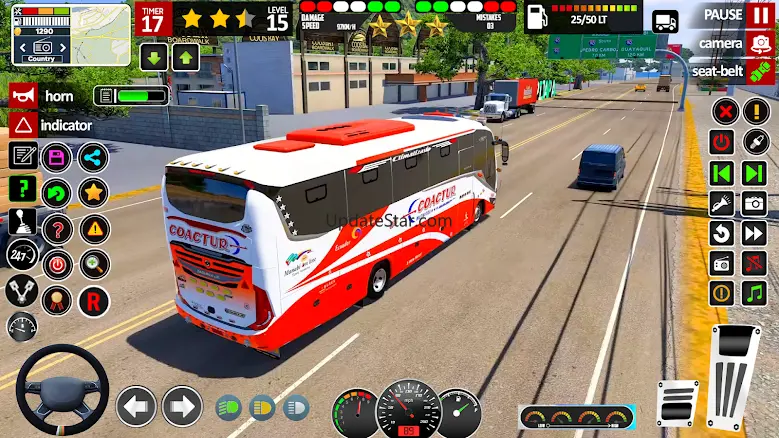
Task: Click the red R button
Action: pyautogui.click(x=94, y=300)
